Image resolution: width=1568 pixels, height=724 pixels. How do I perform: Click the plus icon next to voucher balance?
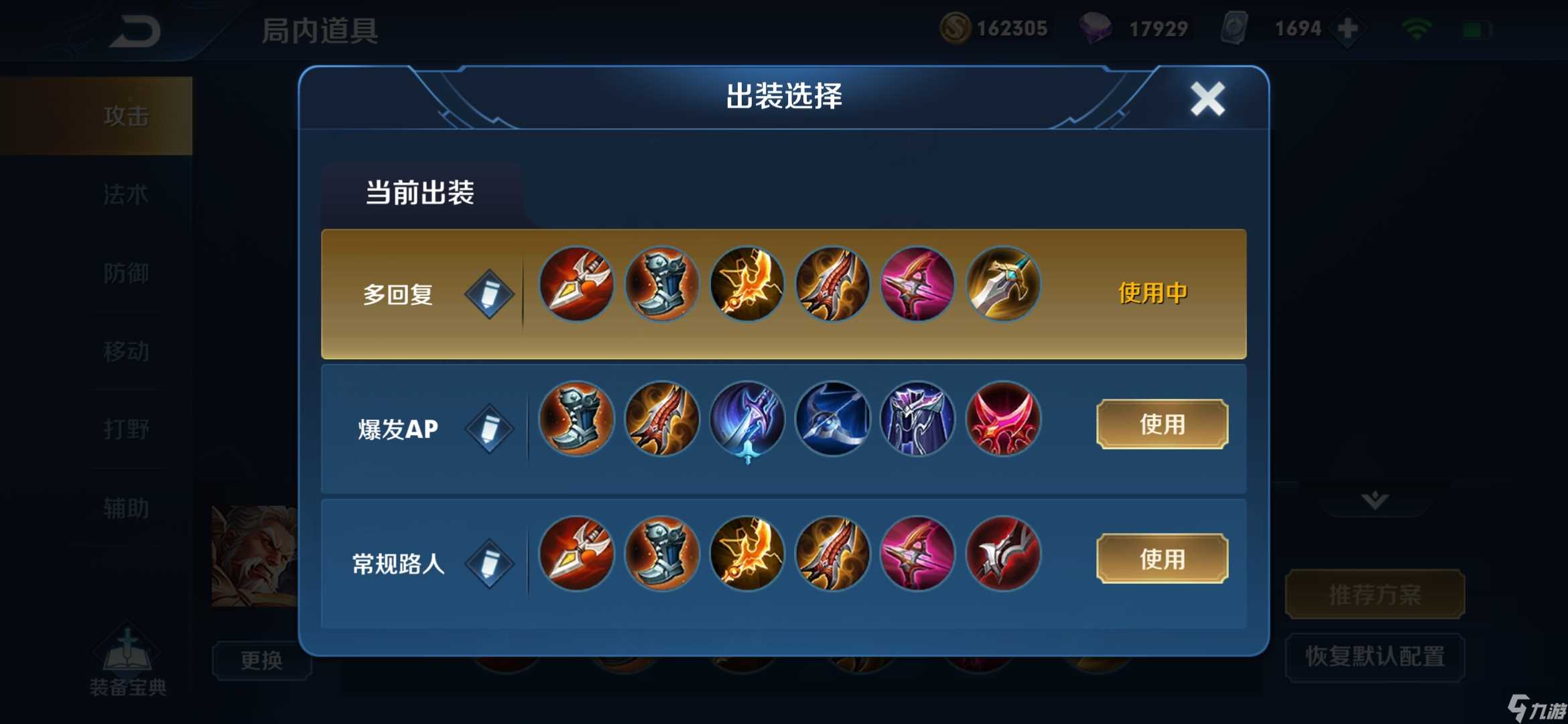pyautogui.click(x=1347, y=28)
